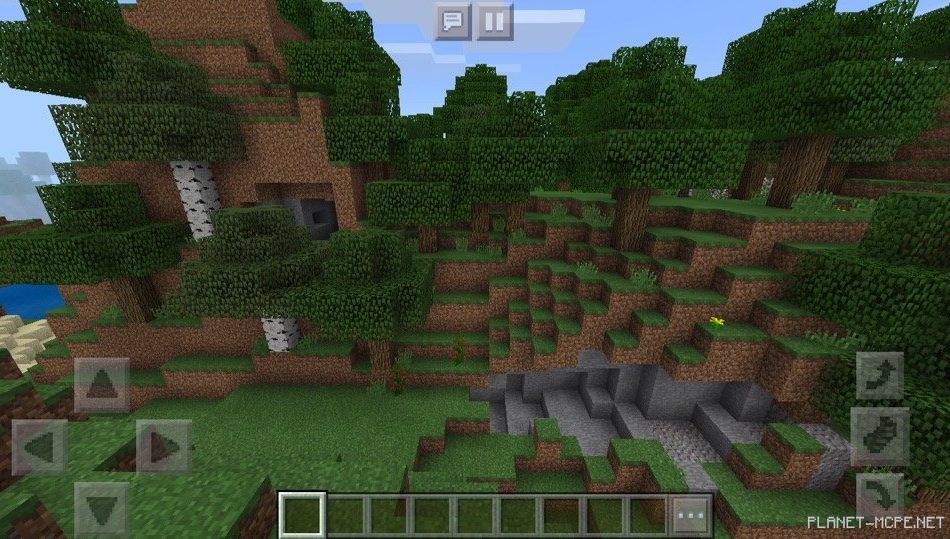Pause the game with the pause button
Image resolution: width=950 pixels, height=539 pixels.
pos(494,21)
